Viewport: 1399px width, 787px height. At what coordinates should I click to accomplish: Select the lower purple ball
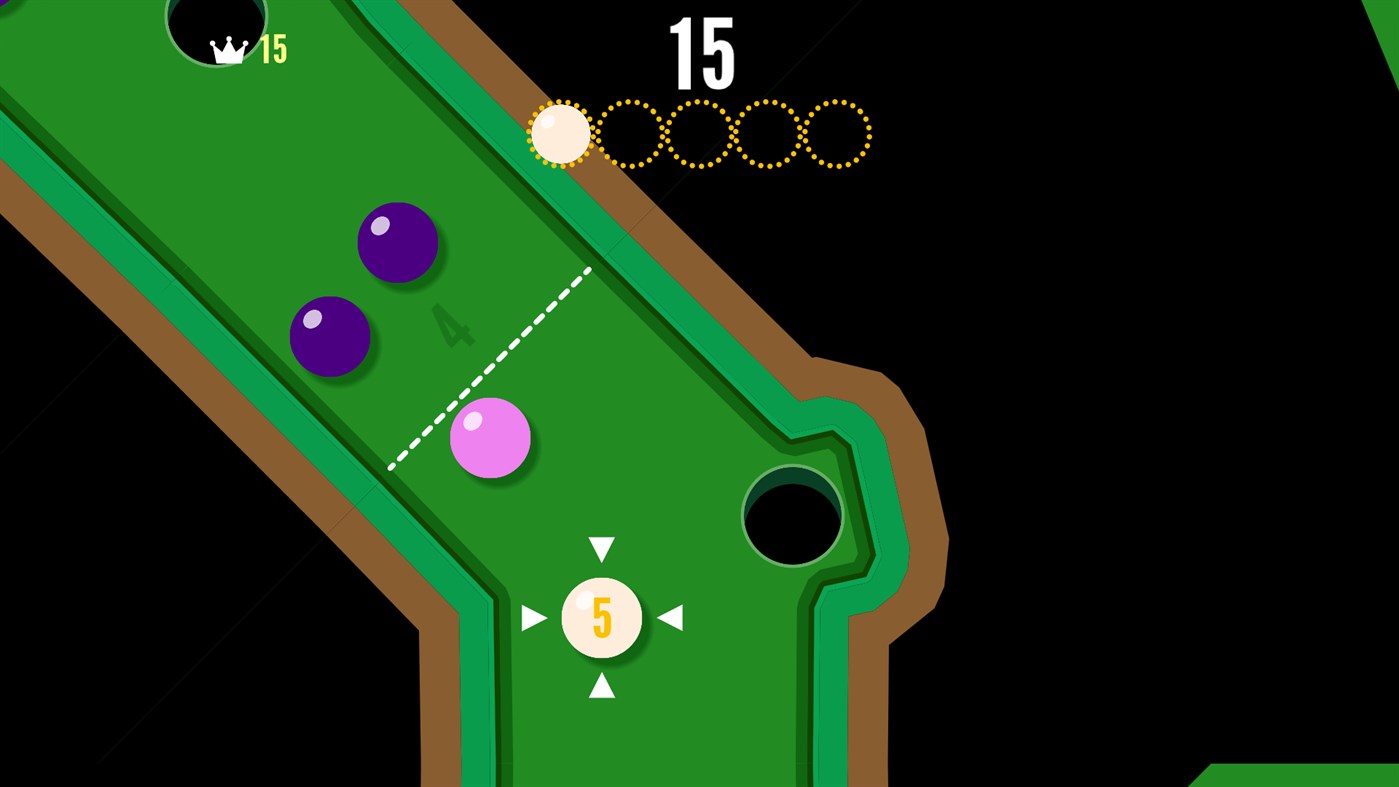pos(332,335)
